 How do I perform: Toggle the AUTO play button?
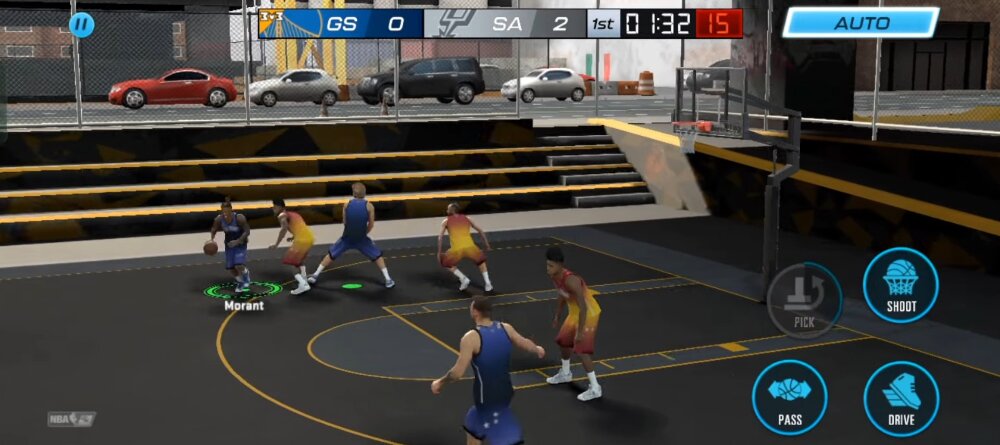click(860, 23)
